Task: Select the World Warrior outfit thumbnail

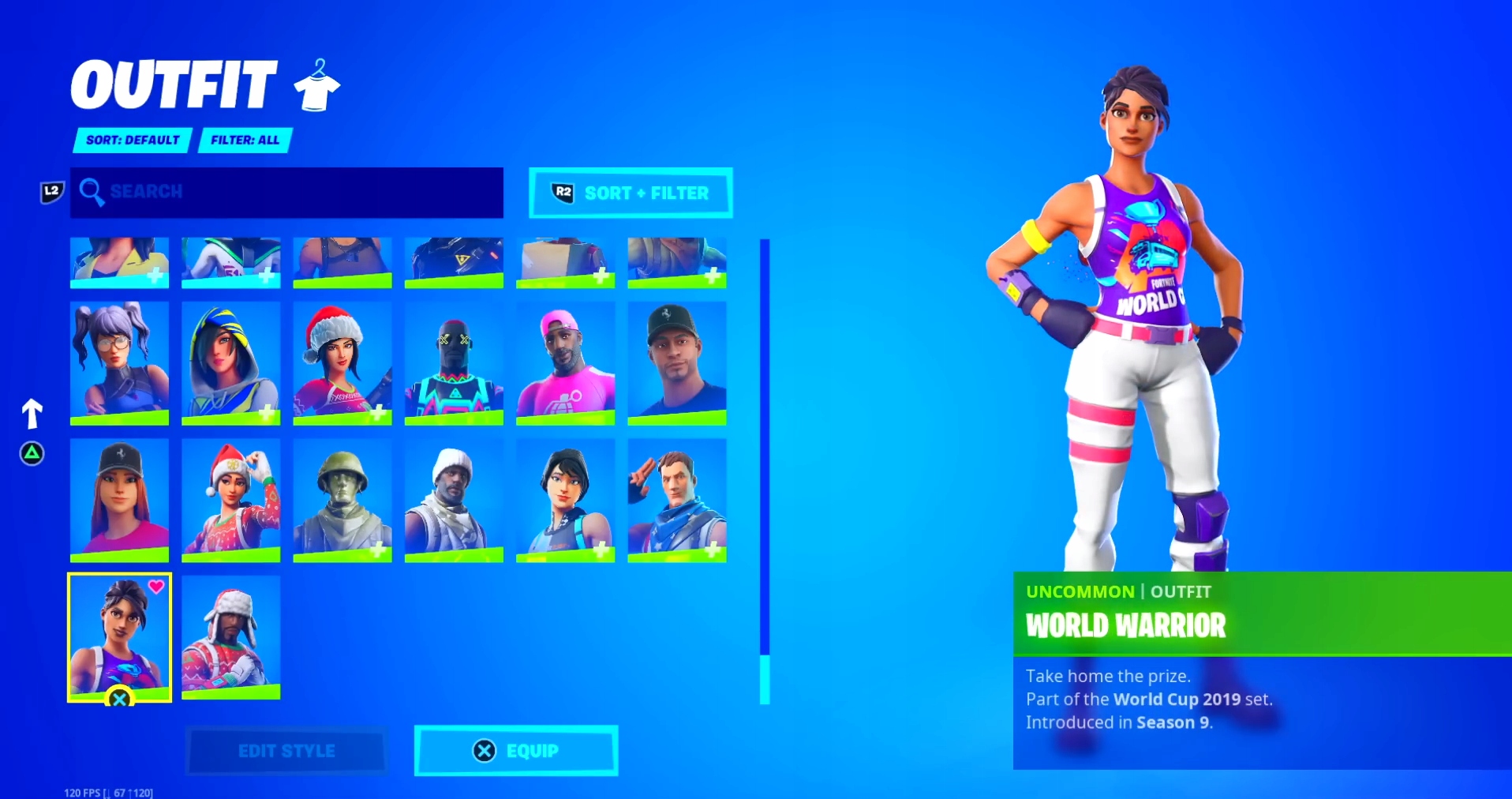Action: click(x=120, y=636)
